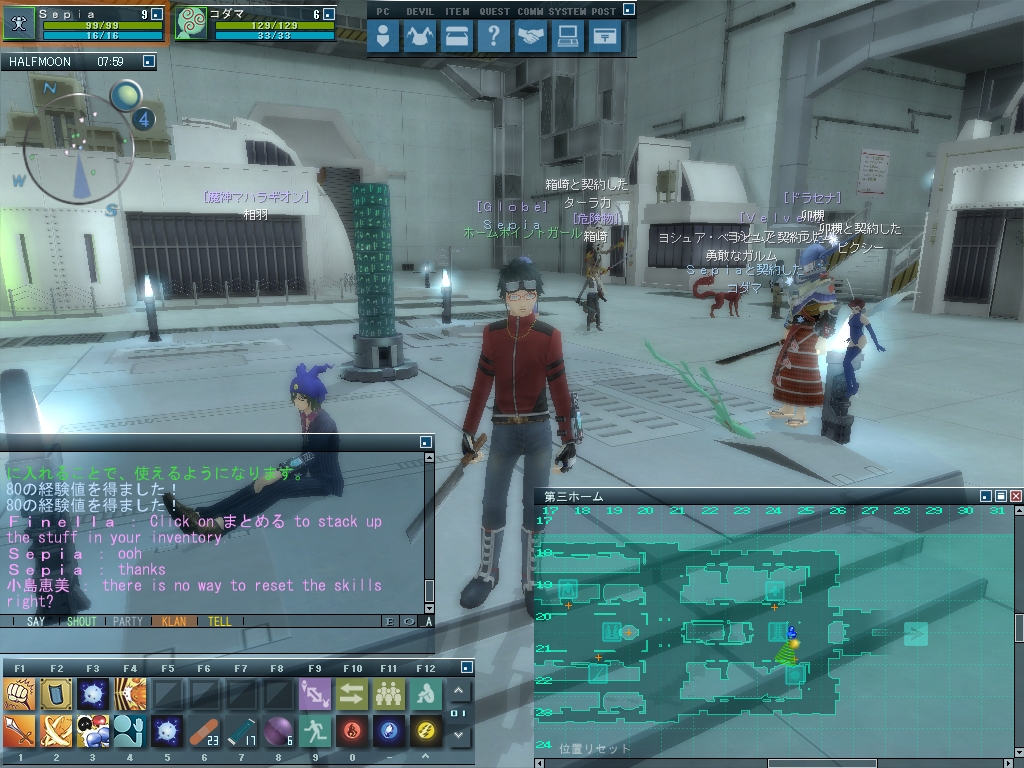
Task: Select the TELL chat tab
Action: pyautogui.click(x=219, y=621)
